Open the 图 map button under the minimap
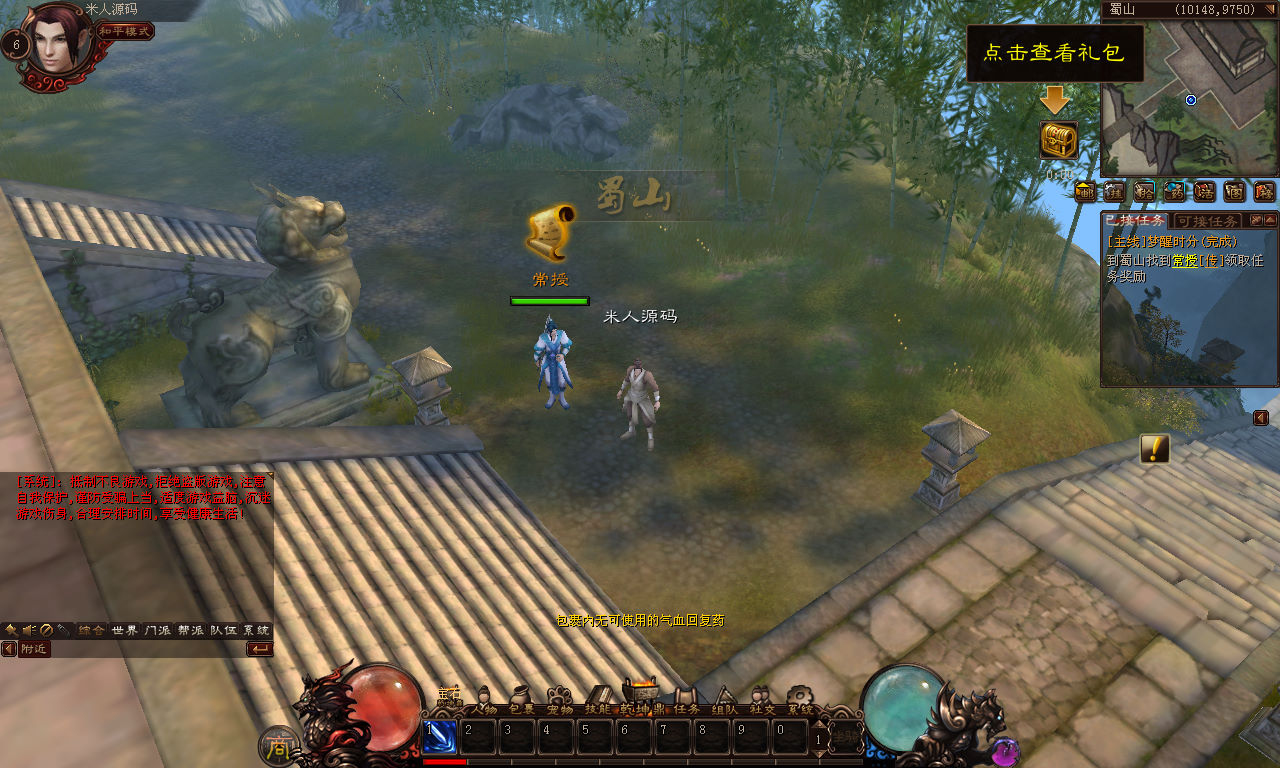The width and height of the screenshot is (1280, 768). pos(1234,191)
